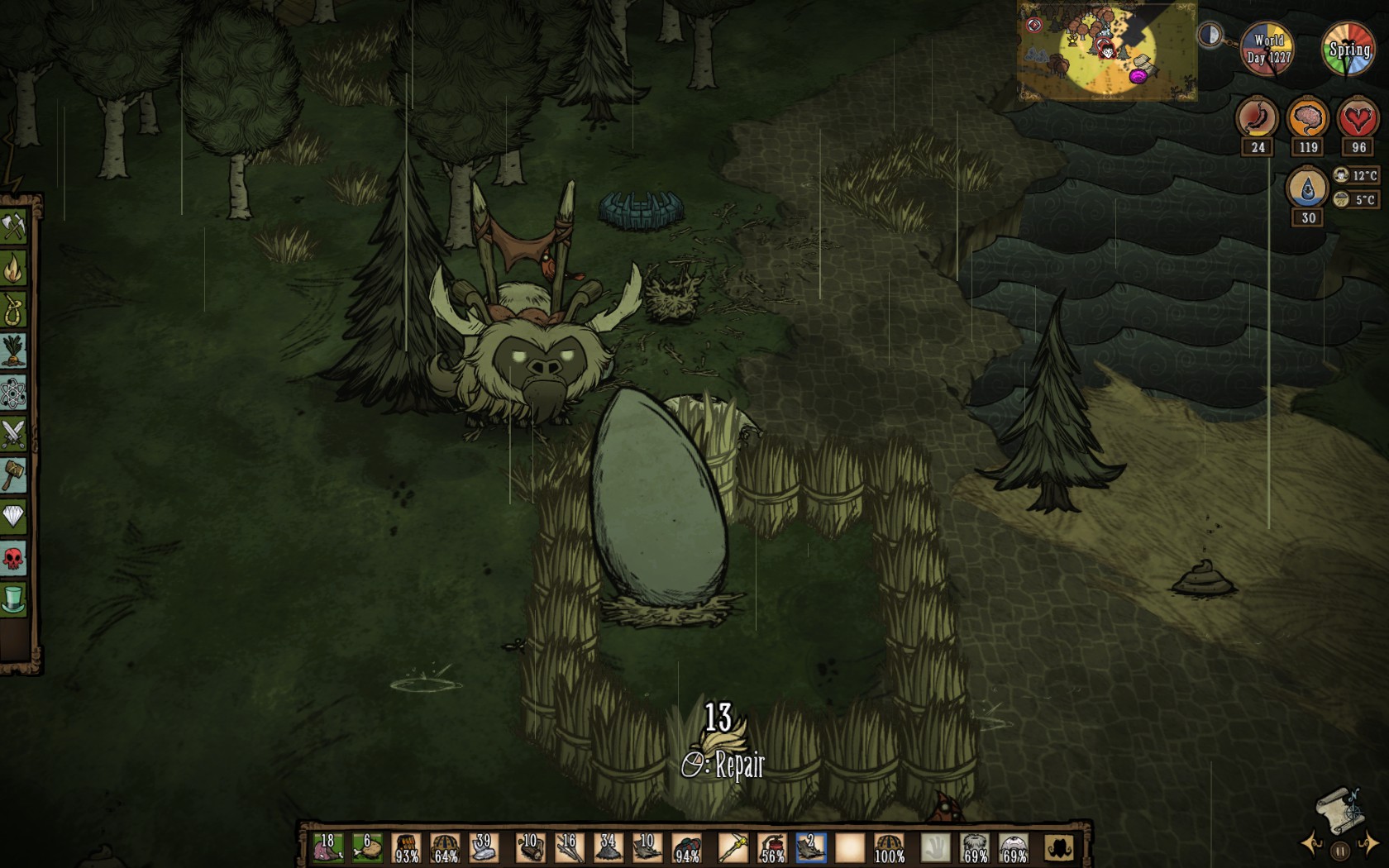Choose the pickaxe in the inventory bar
This screenshot has width=1389, height=868.
pyautogui.click(x=732, y=848)
